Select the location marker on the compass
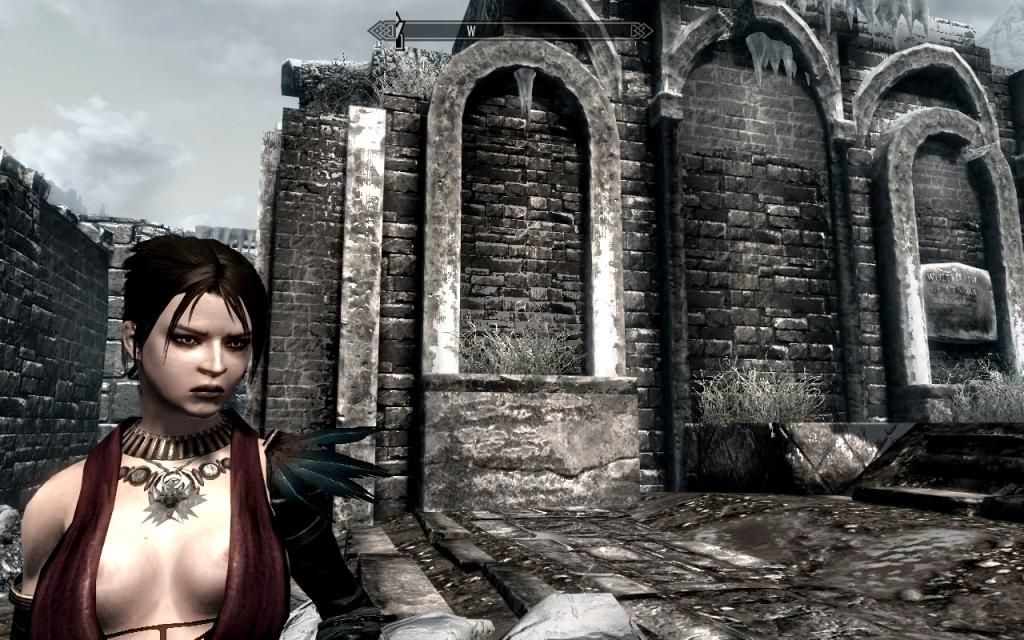The width and height of the screenshot is (1024, 640). 398,30
